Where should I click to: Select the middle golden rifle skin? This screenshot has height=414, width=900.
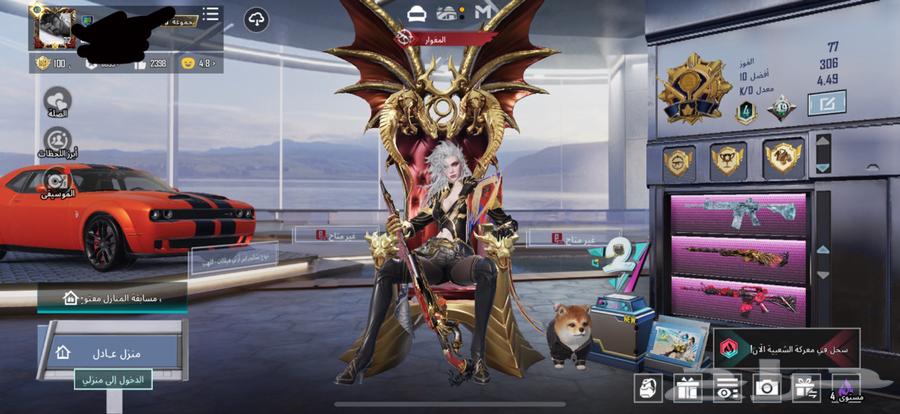coord(739,257)
